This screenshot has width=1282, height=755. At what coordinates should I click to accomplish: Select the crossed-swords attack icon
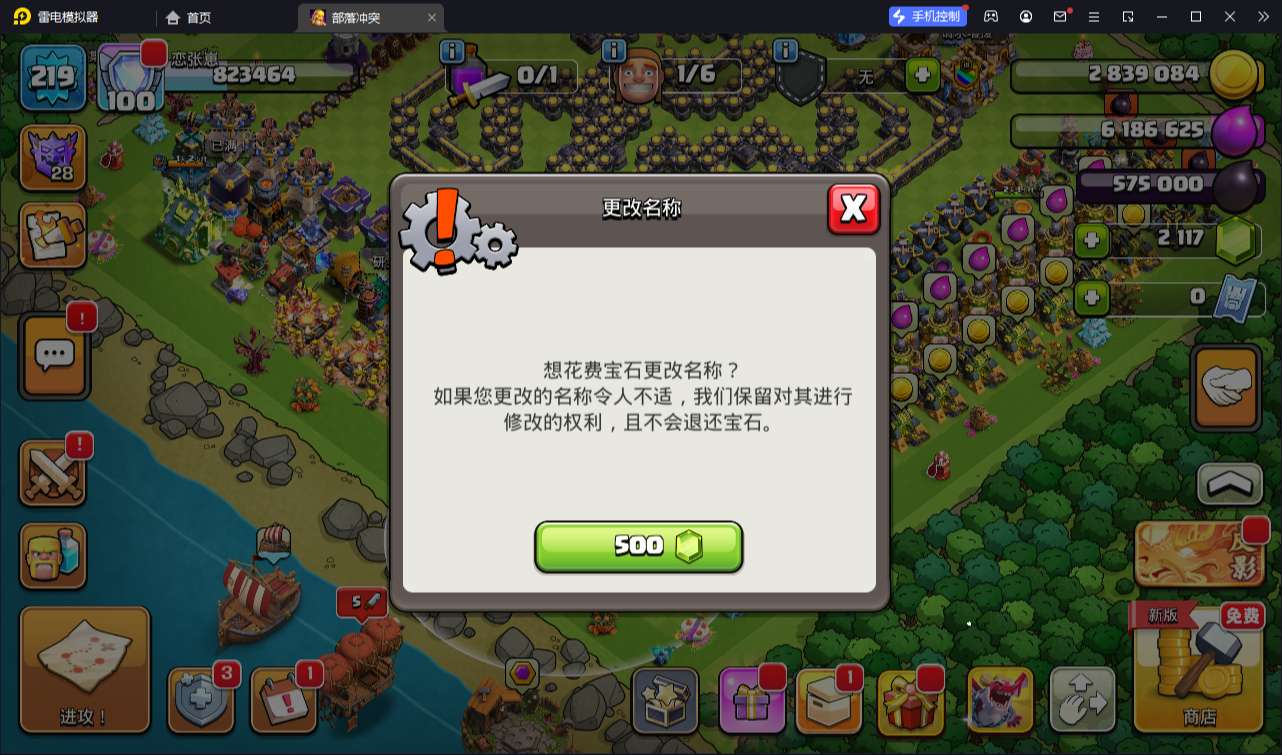click(53, 472)
